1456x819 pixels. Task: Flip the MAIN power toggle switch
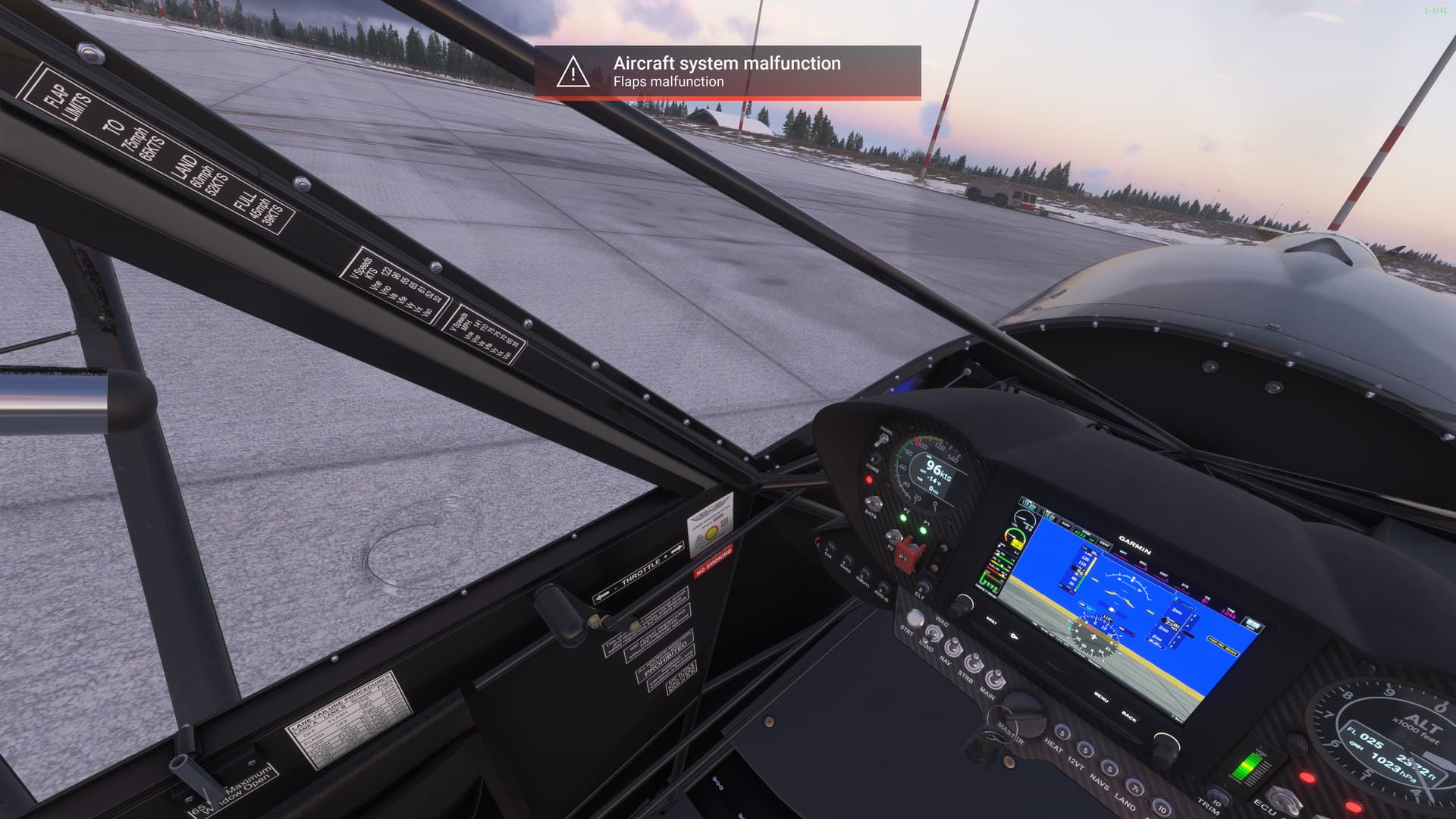point(994,680)
